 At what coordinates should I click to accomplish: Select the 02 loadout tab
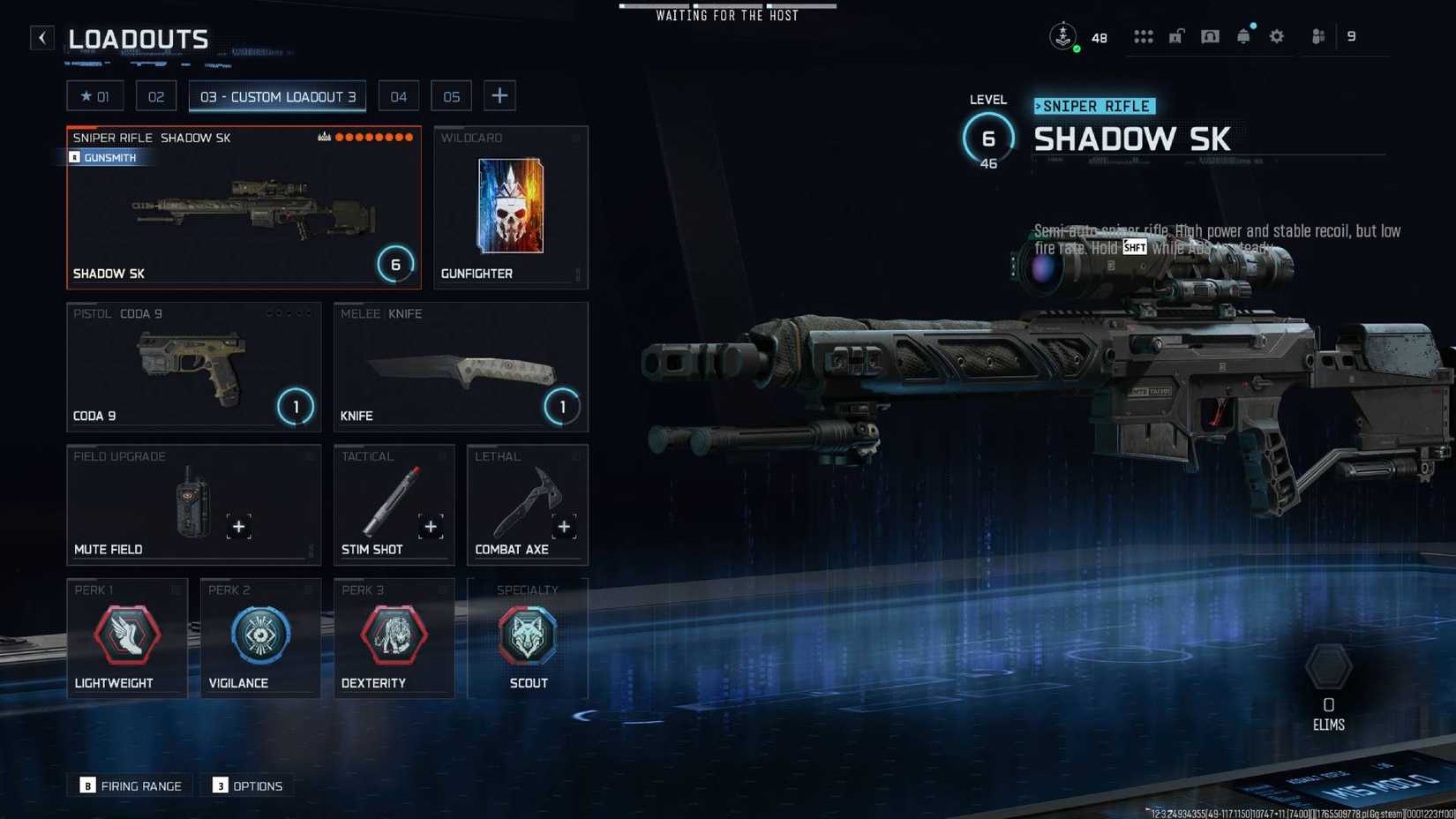156,95
